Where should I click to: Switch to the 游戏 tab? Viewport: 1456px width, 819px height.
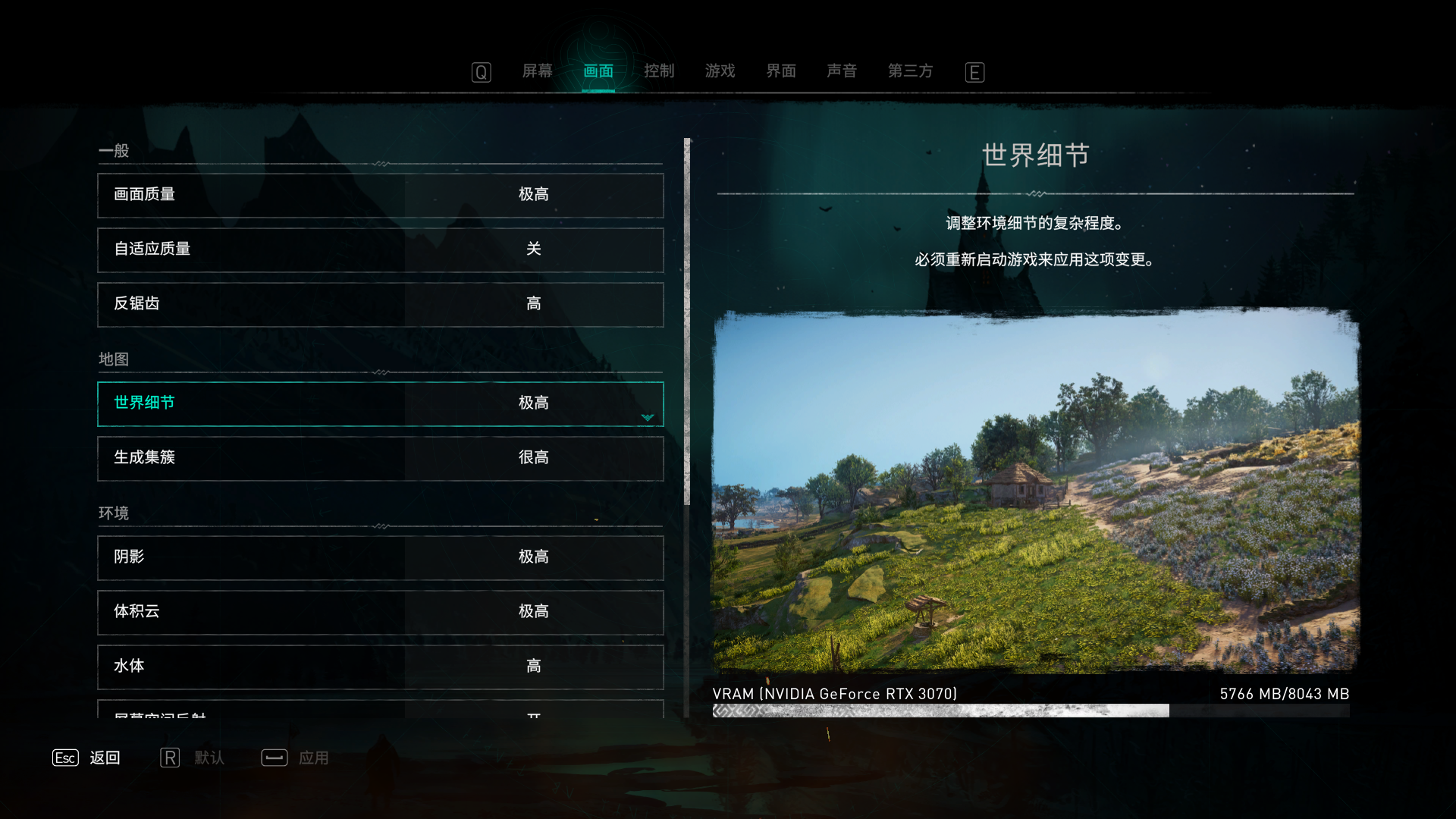pyautogui.click(x=719, y=71)
